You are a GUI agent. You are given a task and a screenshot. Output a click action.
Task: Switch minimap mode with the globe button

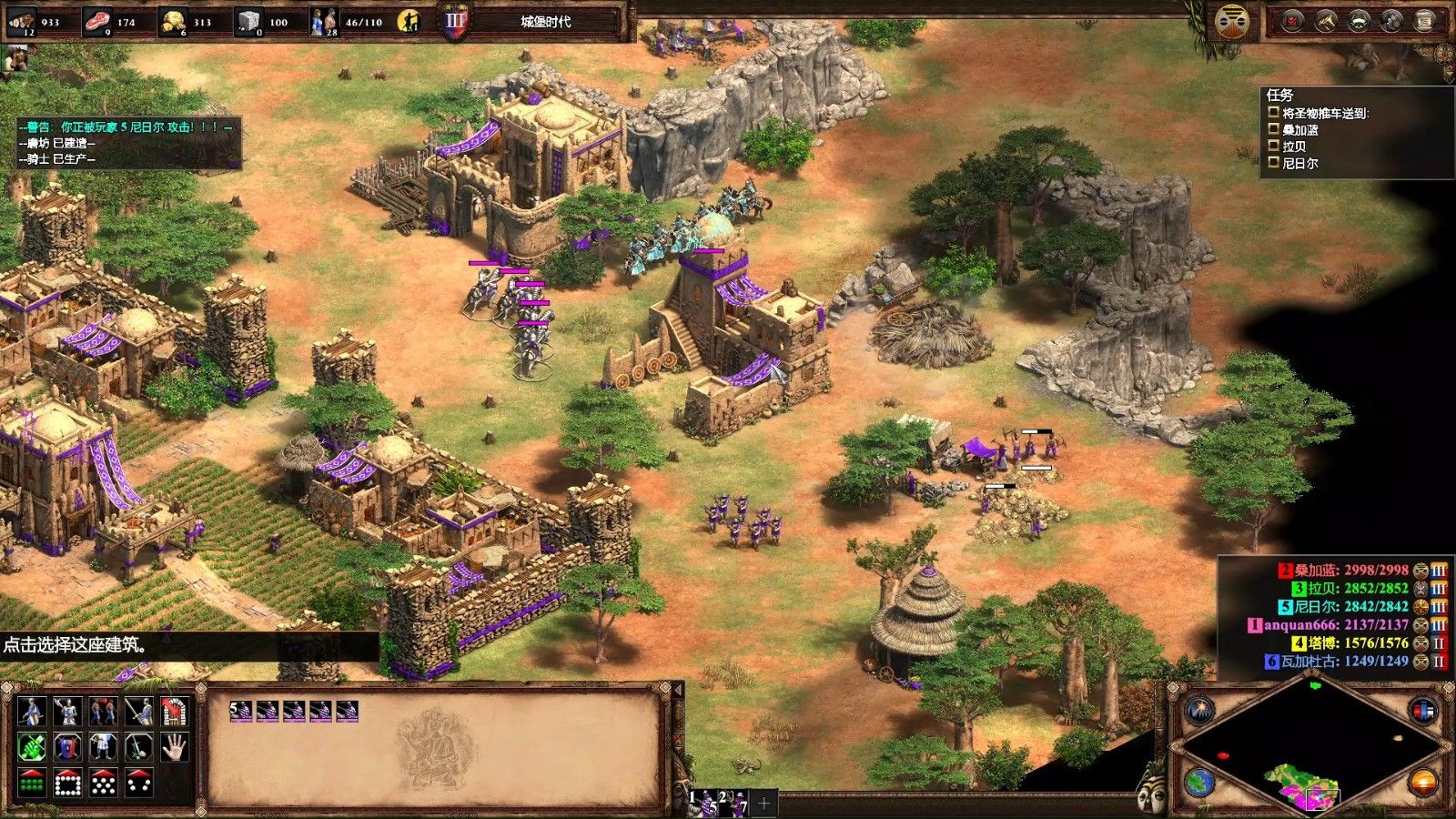coord(1200,783)
